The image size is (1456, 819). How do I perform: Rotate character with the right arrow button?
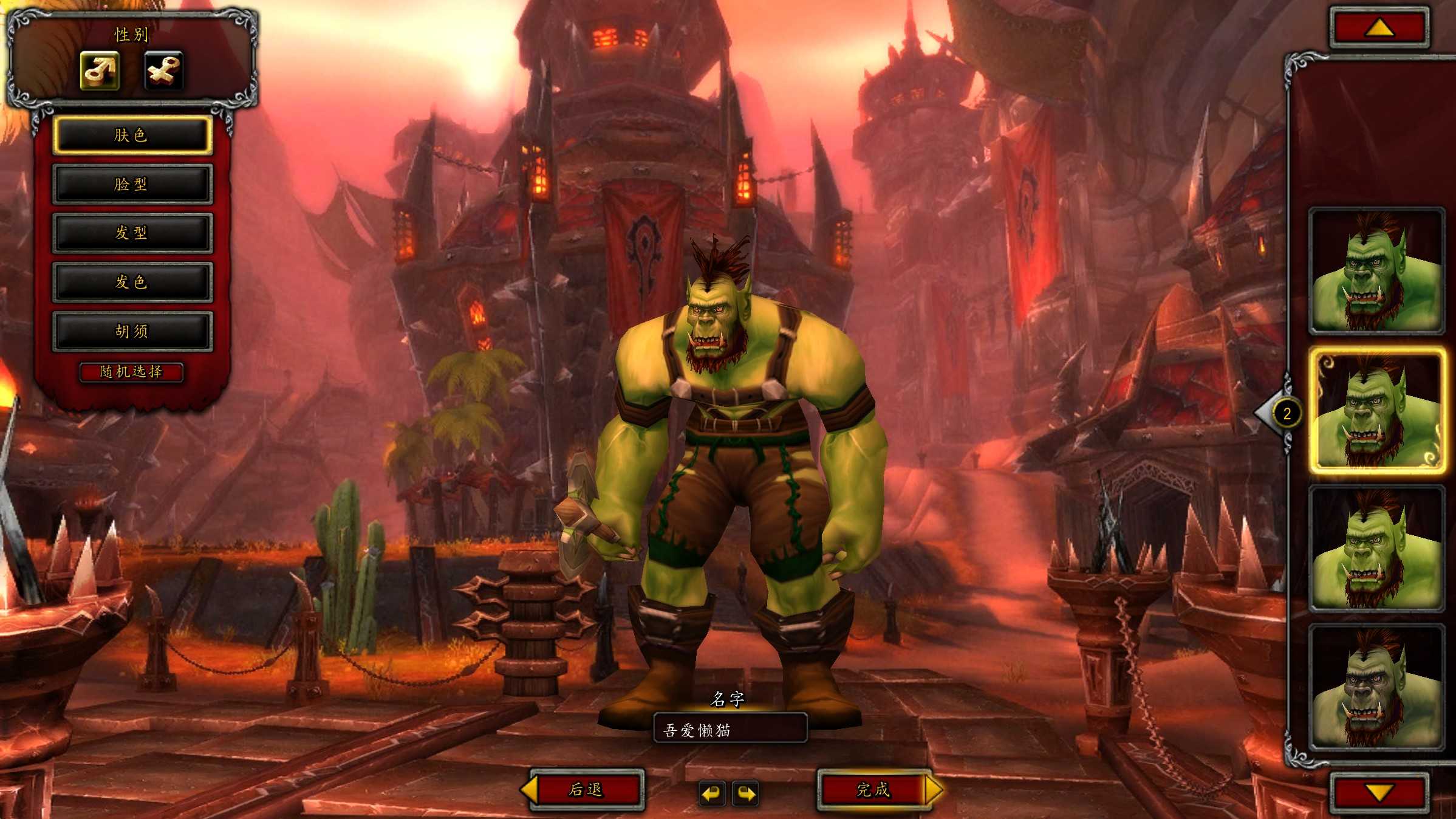pos(746,793)
